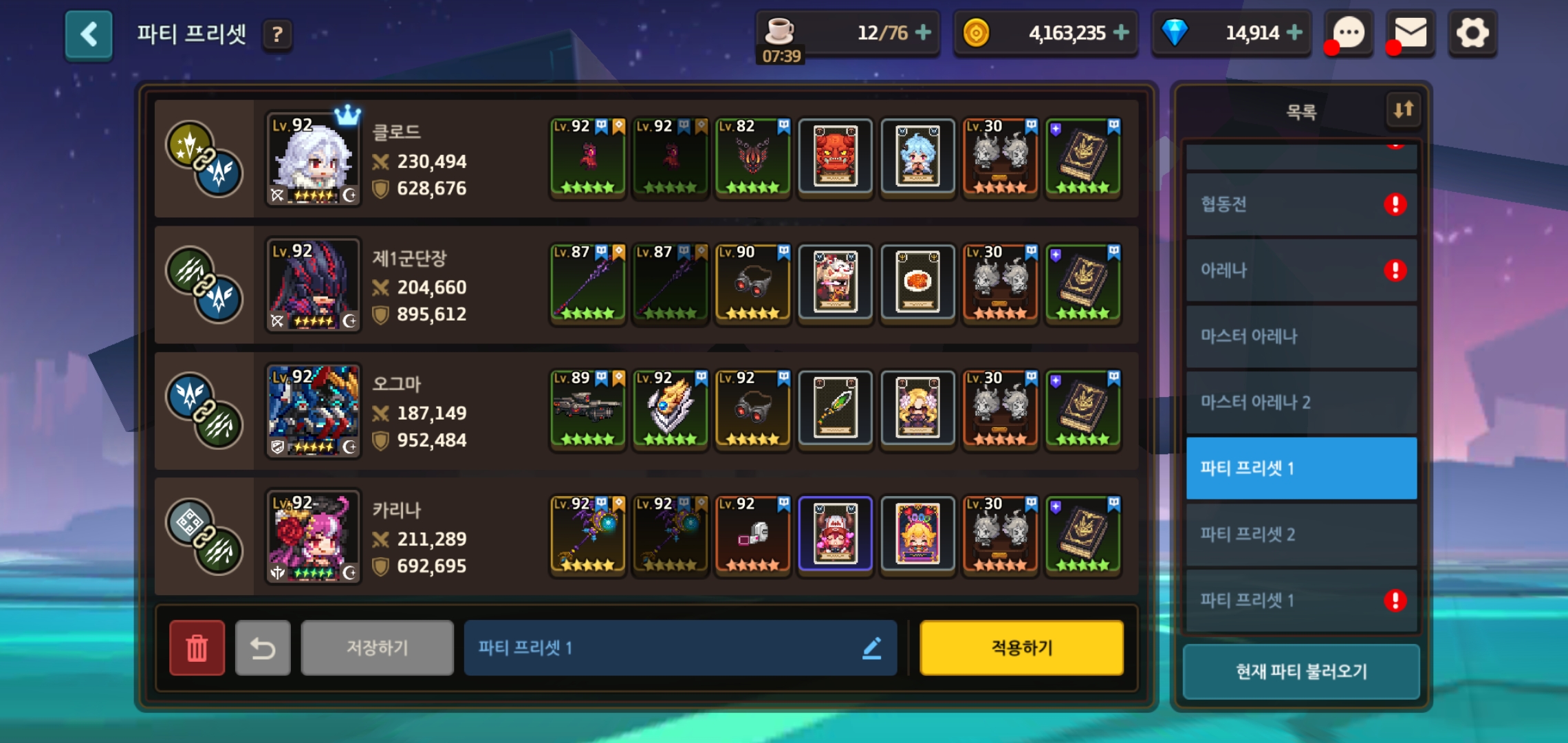Open the mailbox envelope
The image size is (1568, 743).
coord(1411,33)
